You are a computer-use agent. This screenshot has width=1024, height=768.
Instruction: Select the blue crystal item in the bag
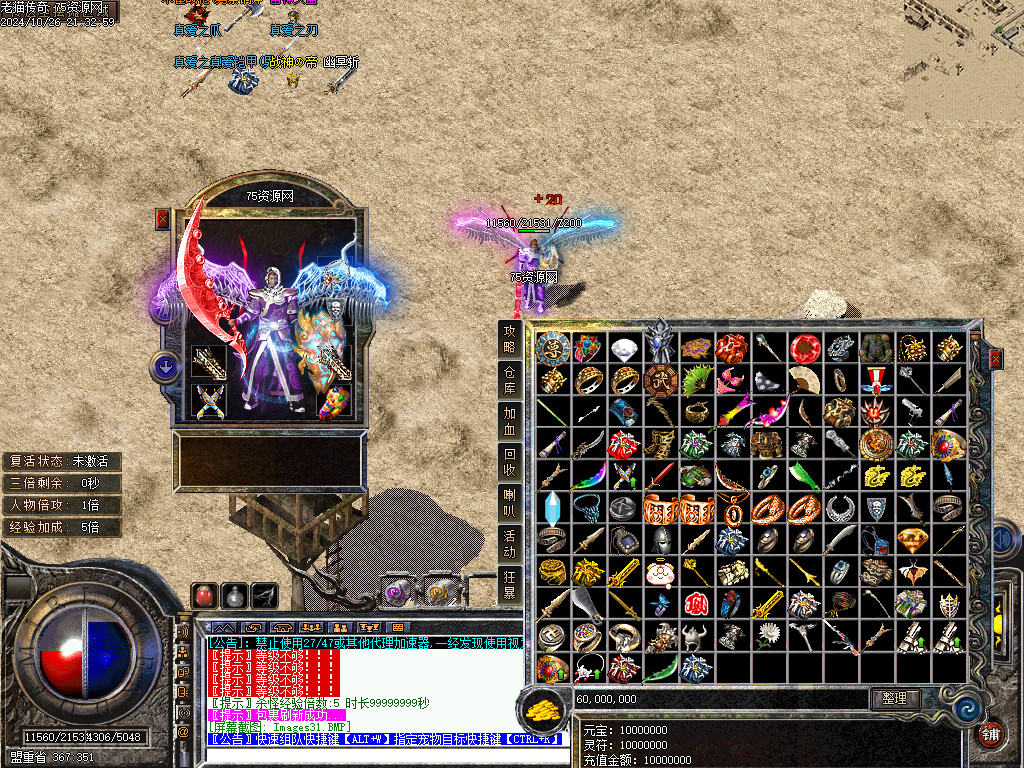pyautogui.click(x=552, y=508)
